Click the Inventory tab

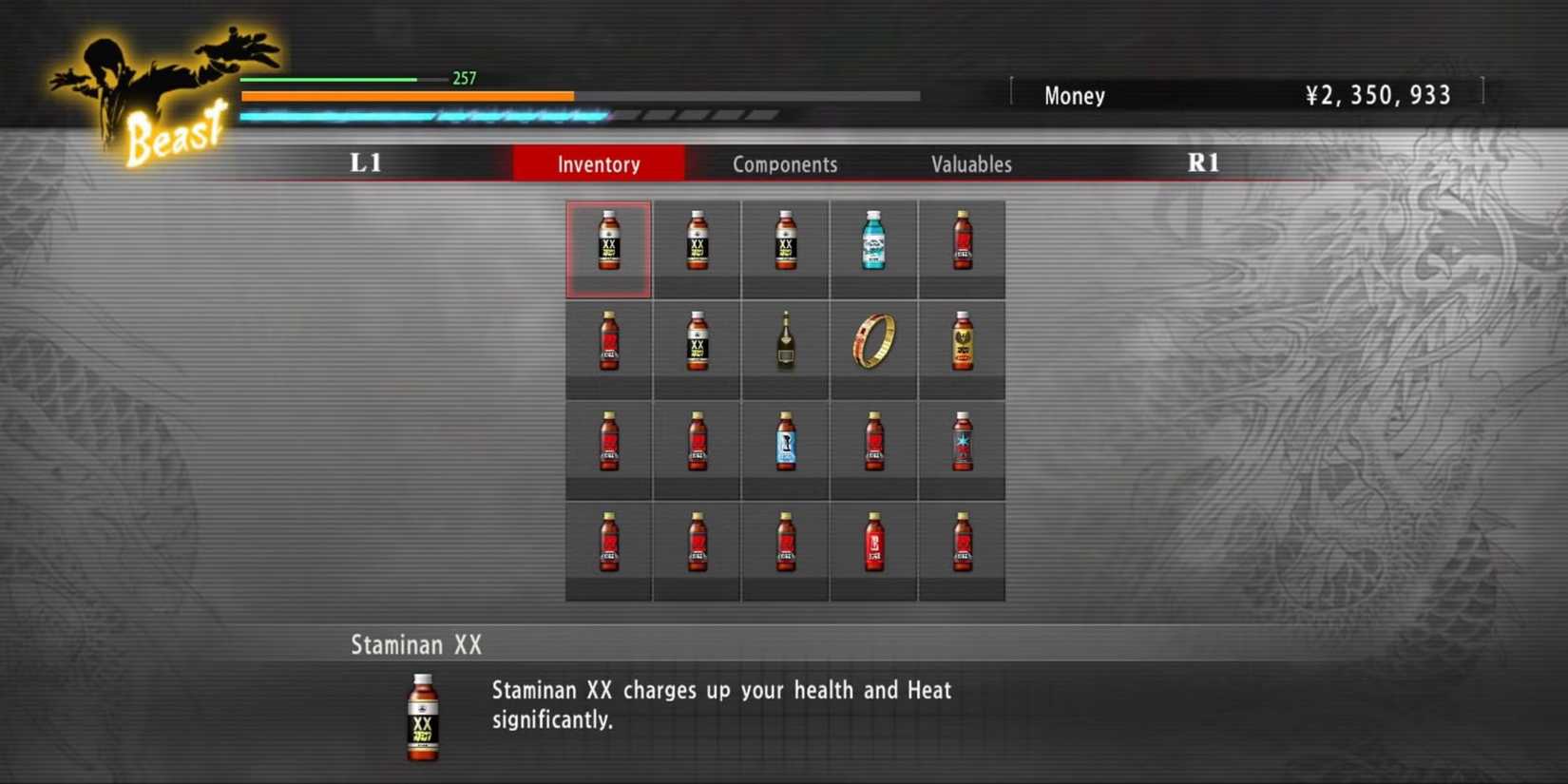pos(599,163)
